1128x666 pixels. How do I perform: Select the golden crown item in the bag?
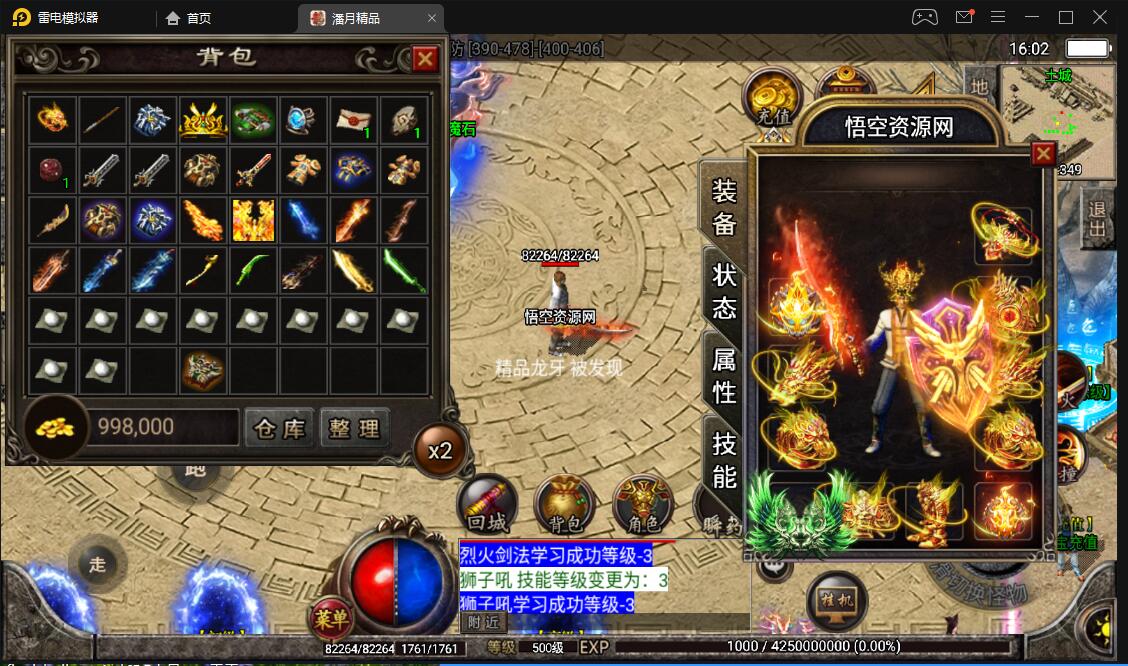204,121
